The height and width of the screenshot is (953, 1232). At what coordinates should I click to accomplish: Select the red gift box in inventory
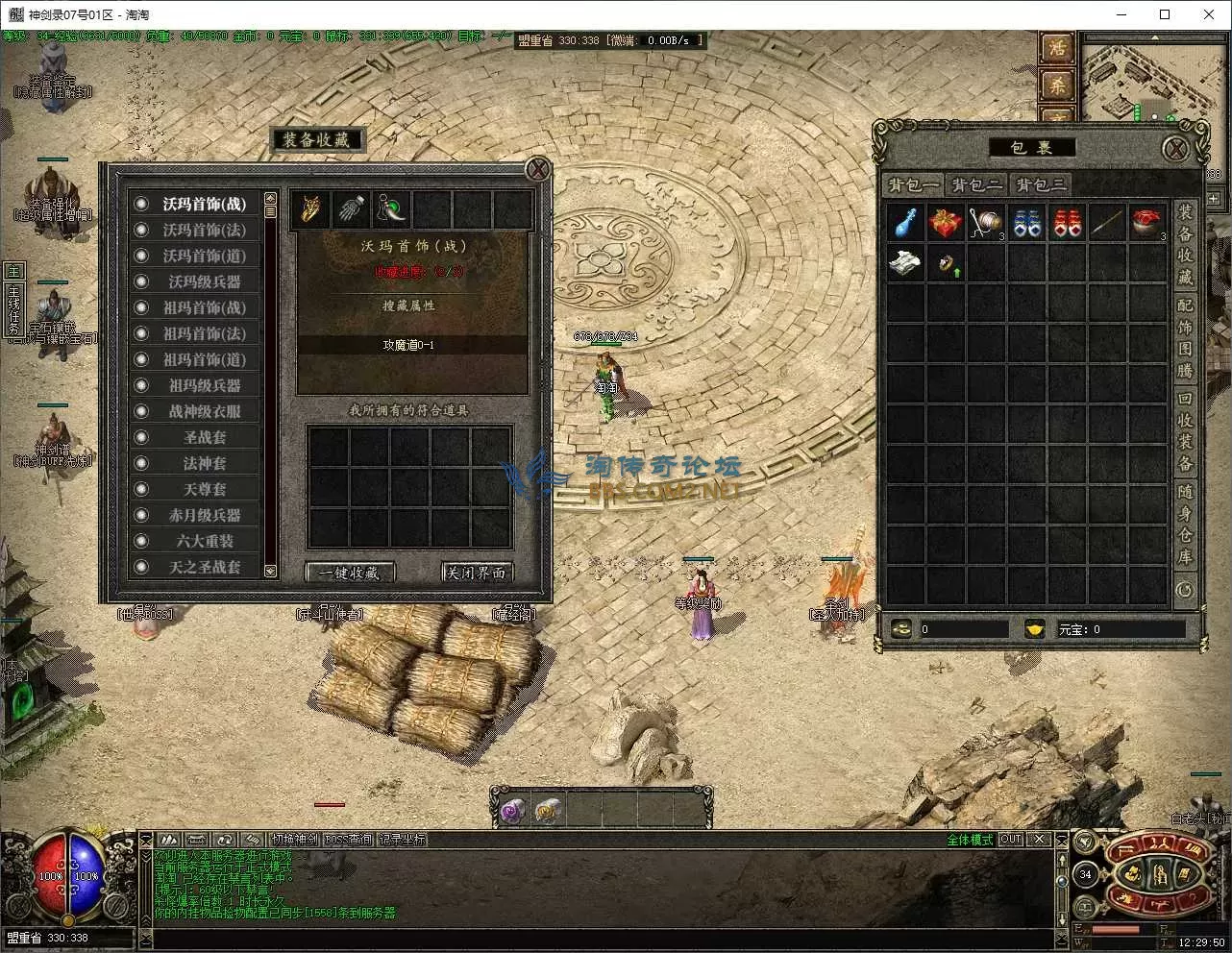(x=945, y=224)
